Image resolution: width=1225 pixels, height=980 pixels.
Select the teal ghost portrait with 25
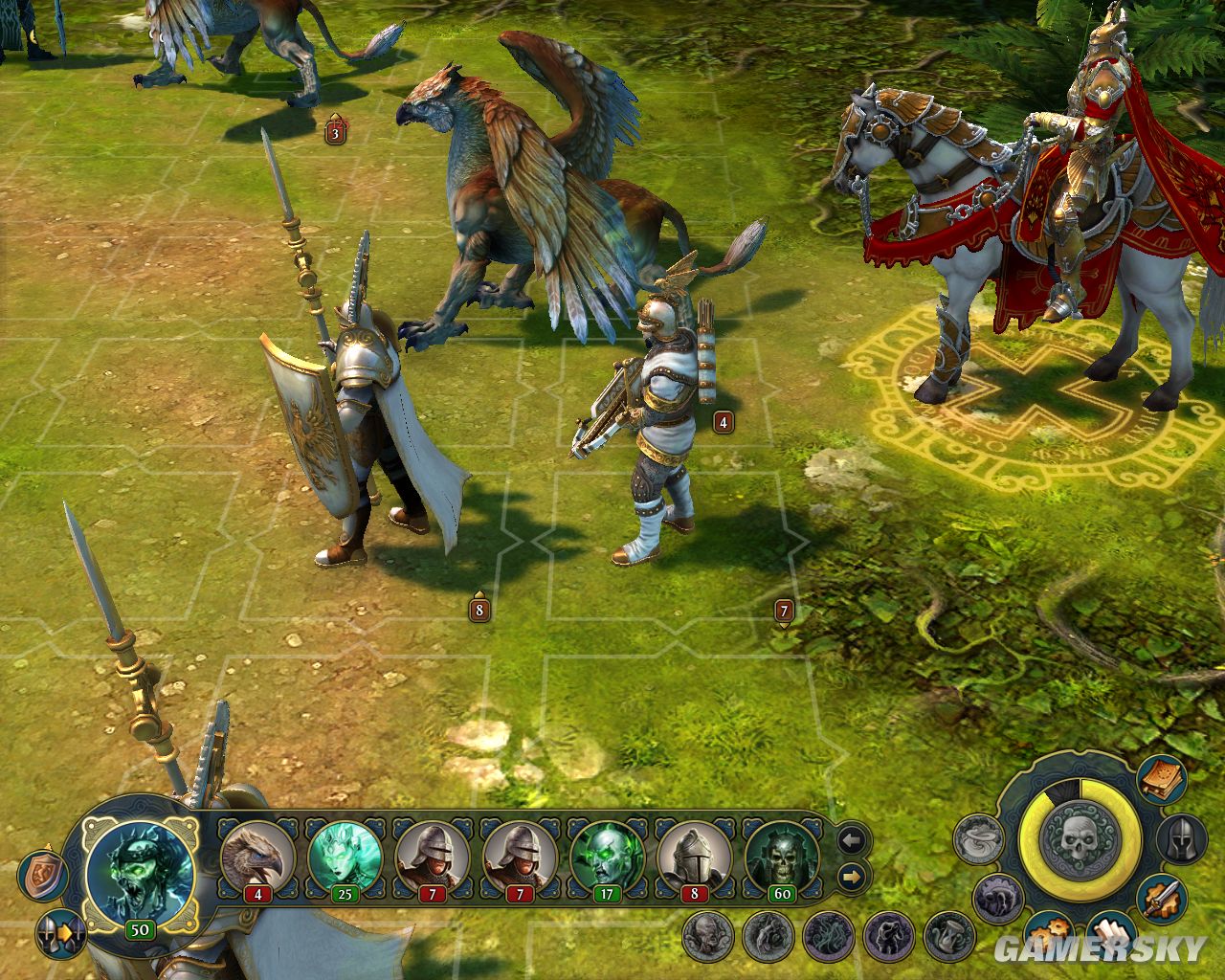345,854
